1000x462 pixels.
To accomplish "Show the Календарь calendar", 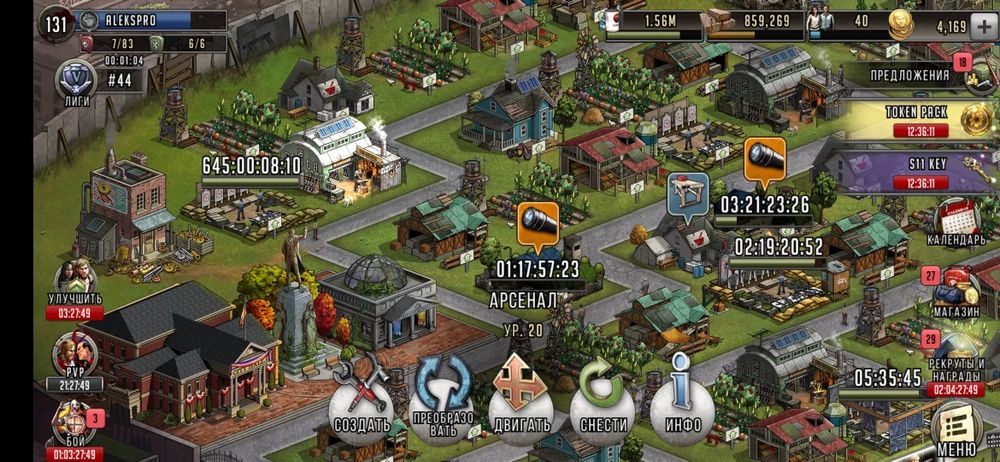I will coord(957,222).
